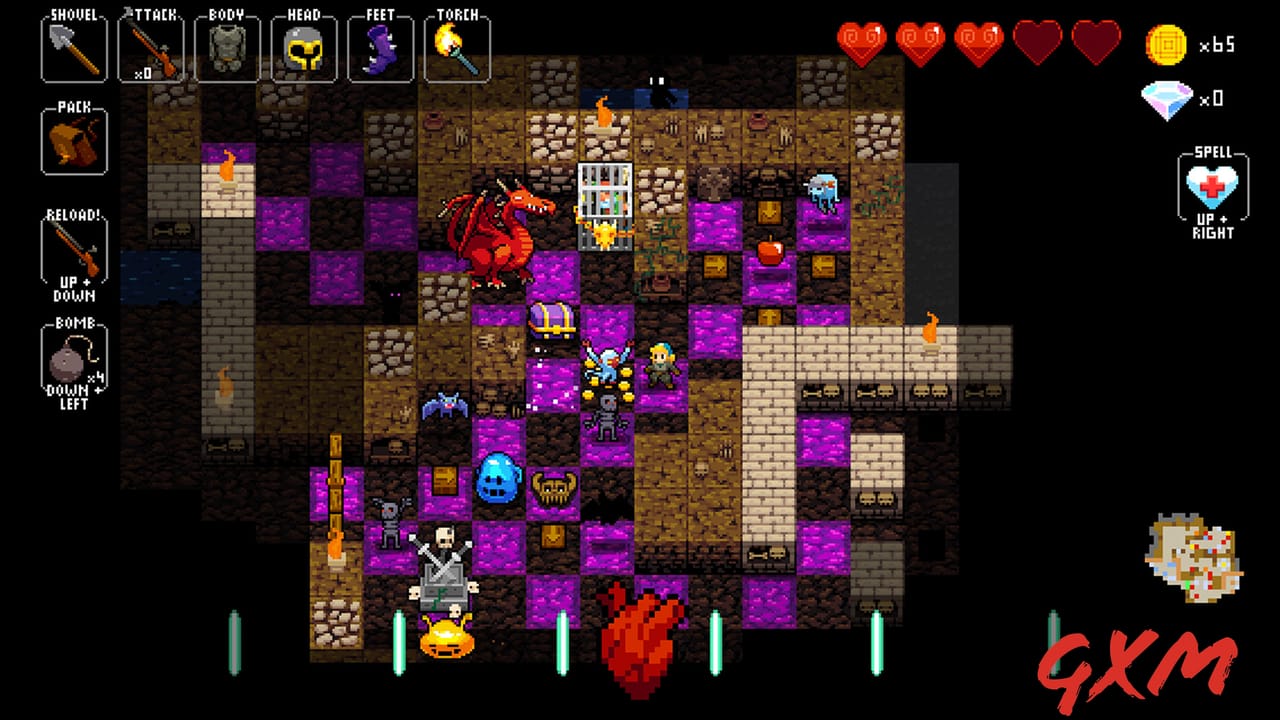Open the Pack inventory slot

[73, 140]
